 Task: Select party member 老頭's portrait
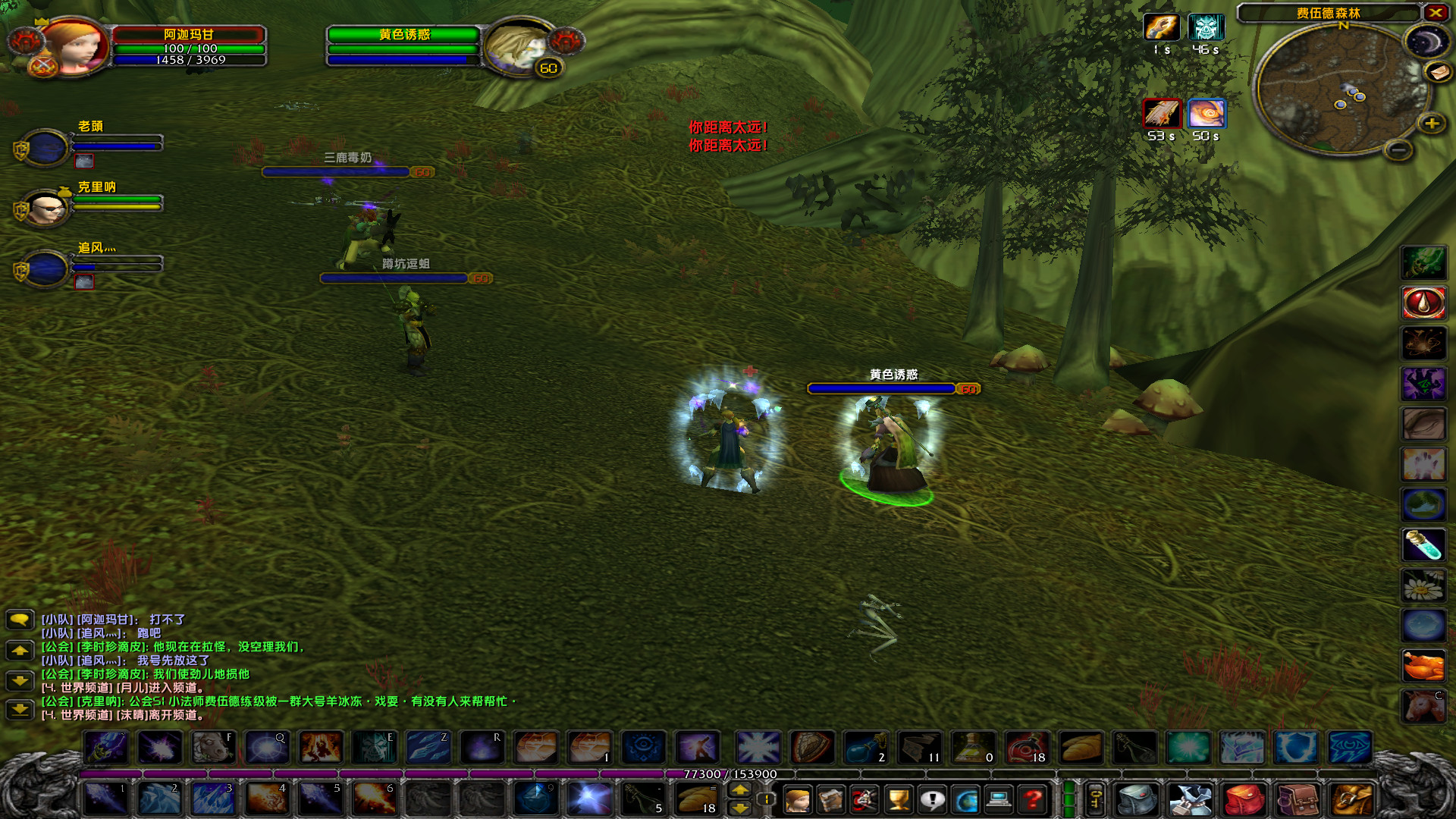[45, 149]
